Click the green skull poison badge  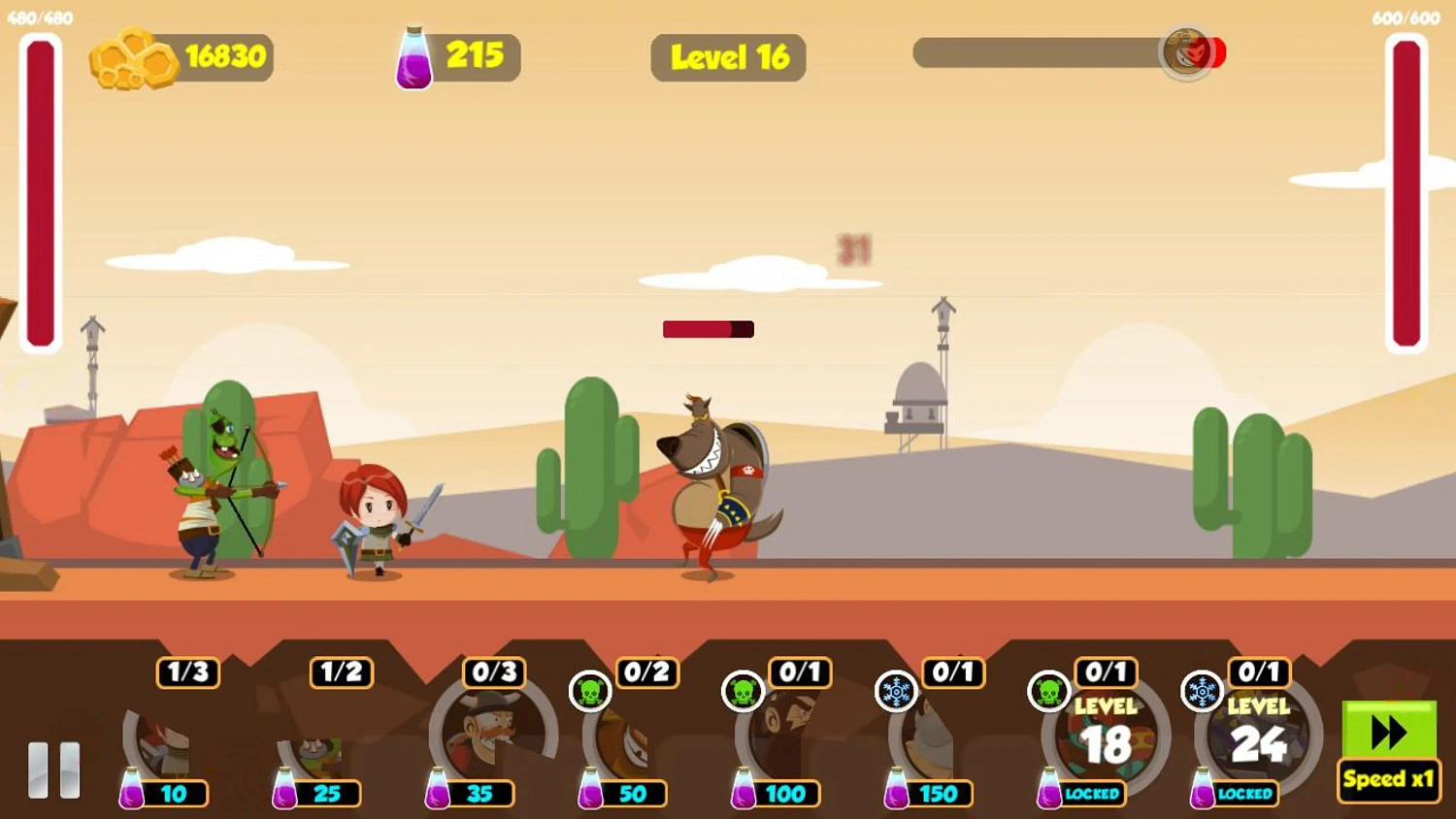591,691
